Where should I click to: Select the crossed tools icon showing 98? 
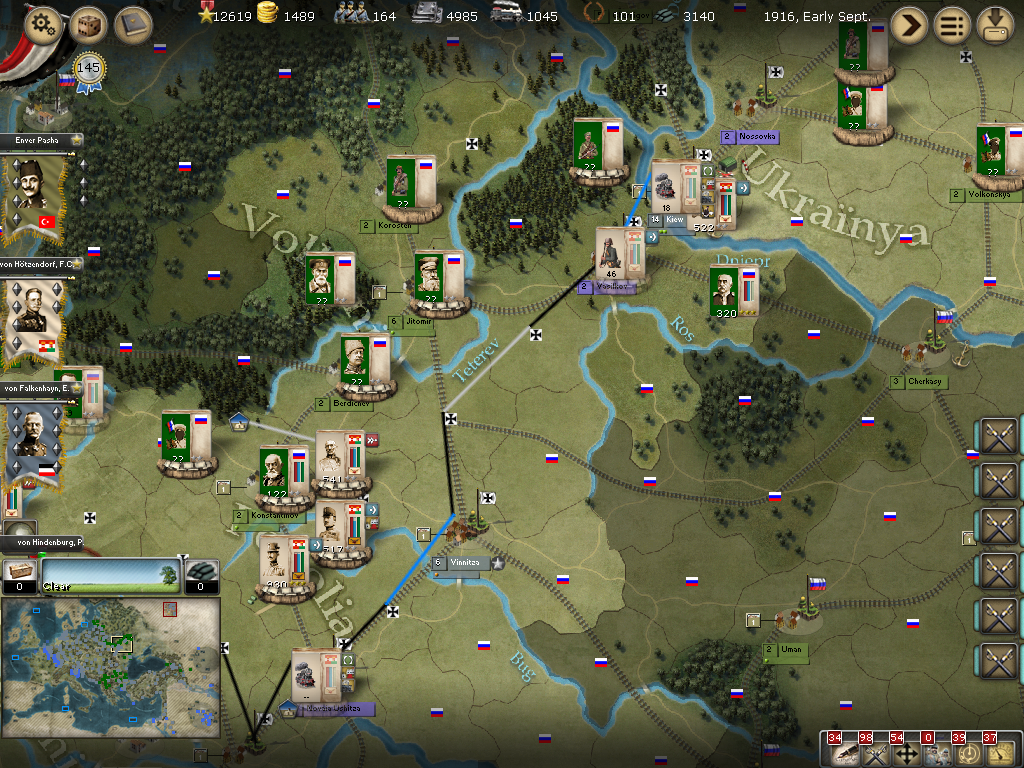pyautogui.click(x=874, y=753)
